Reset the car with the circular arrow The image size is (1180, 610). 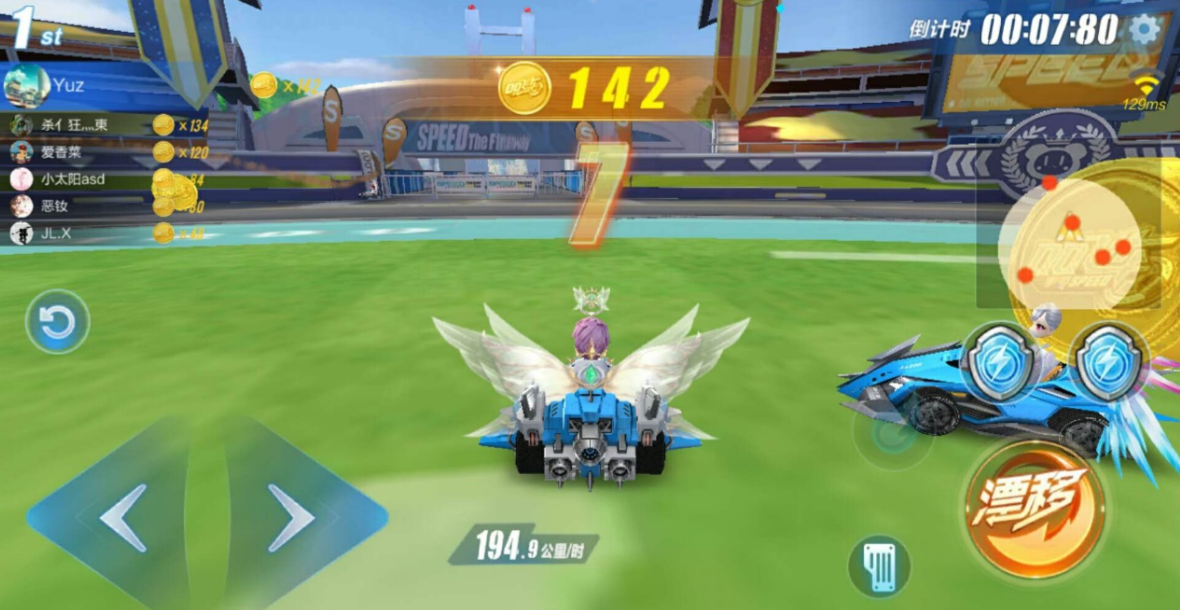pos(57,322)
